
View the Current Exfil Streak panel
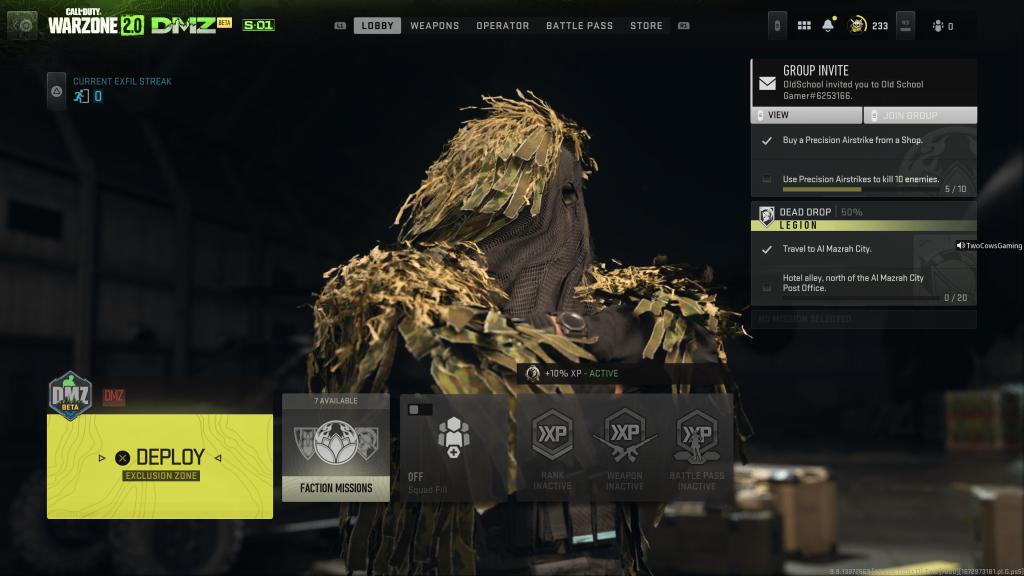coord(108,90)
